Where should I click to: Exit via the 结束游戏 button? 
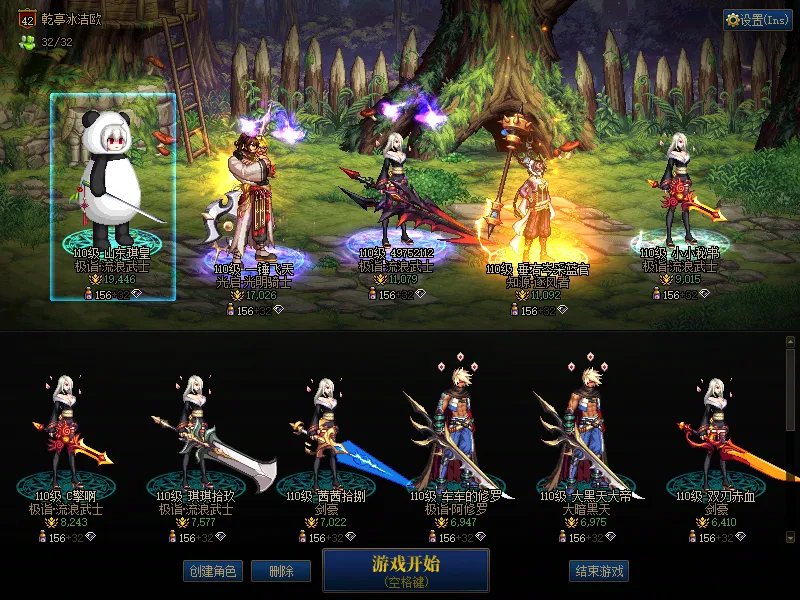click(x=599, y=571)
